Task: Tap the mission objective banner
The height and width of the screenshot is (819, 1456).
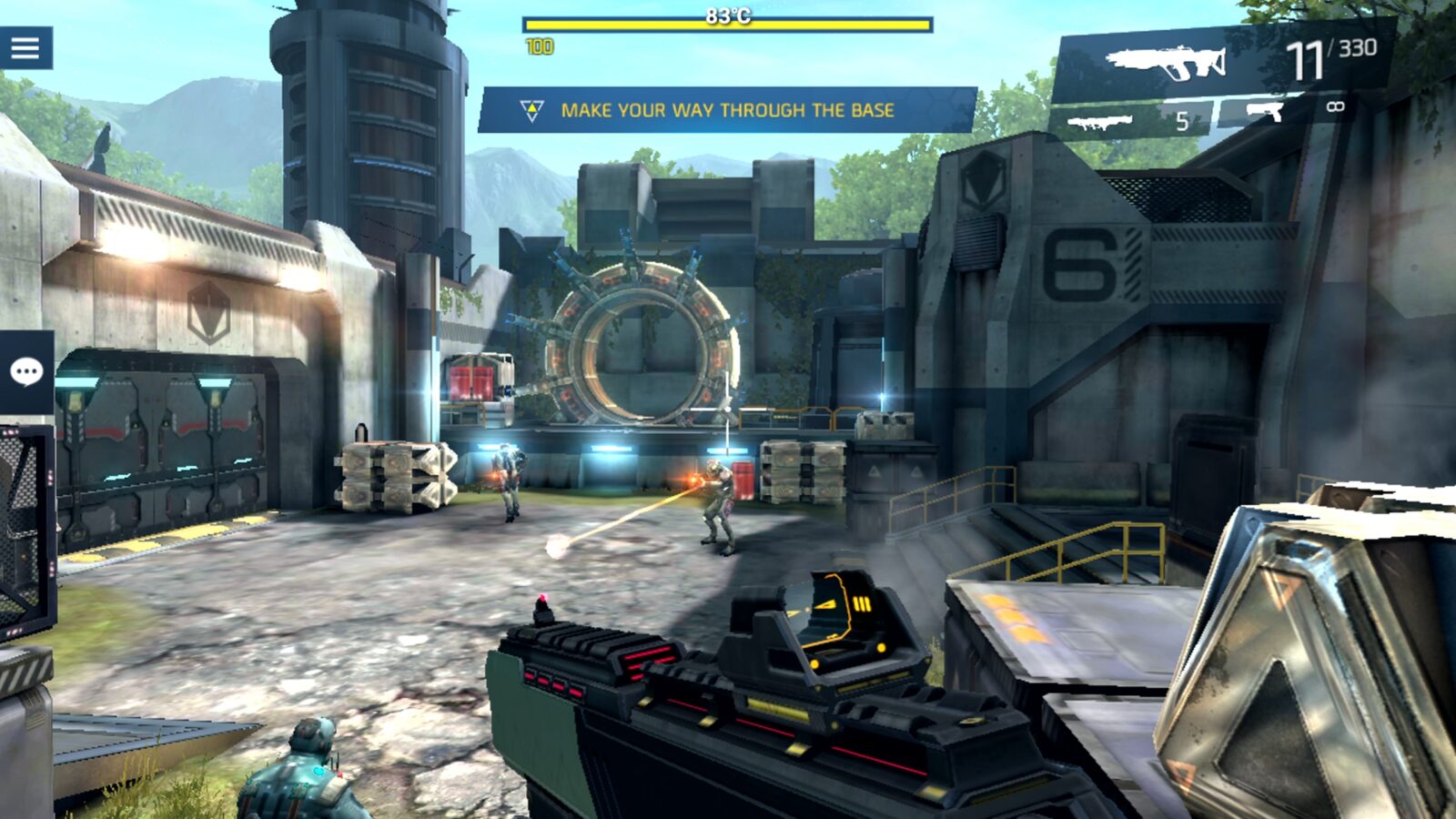Action: pyautogui.click(x=726, y=110)
